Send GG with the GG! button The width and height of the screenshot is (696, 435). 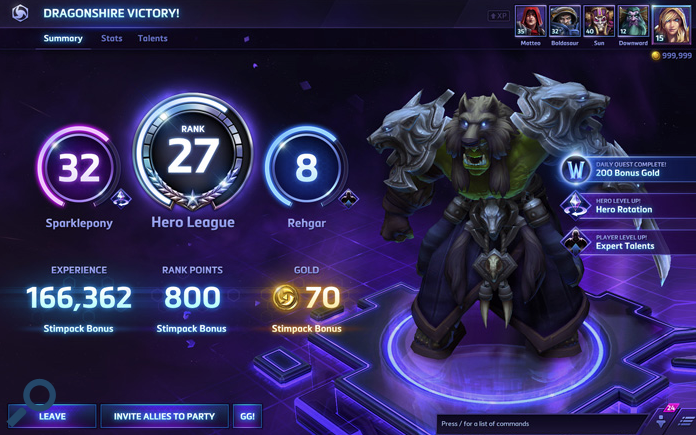[x=247, y=416]
